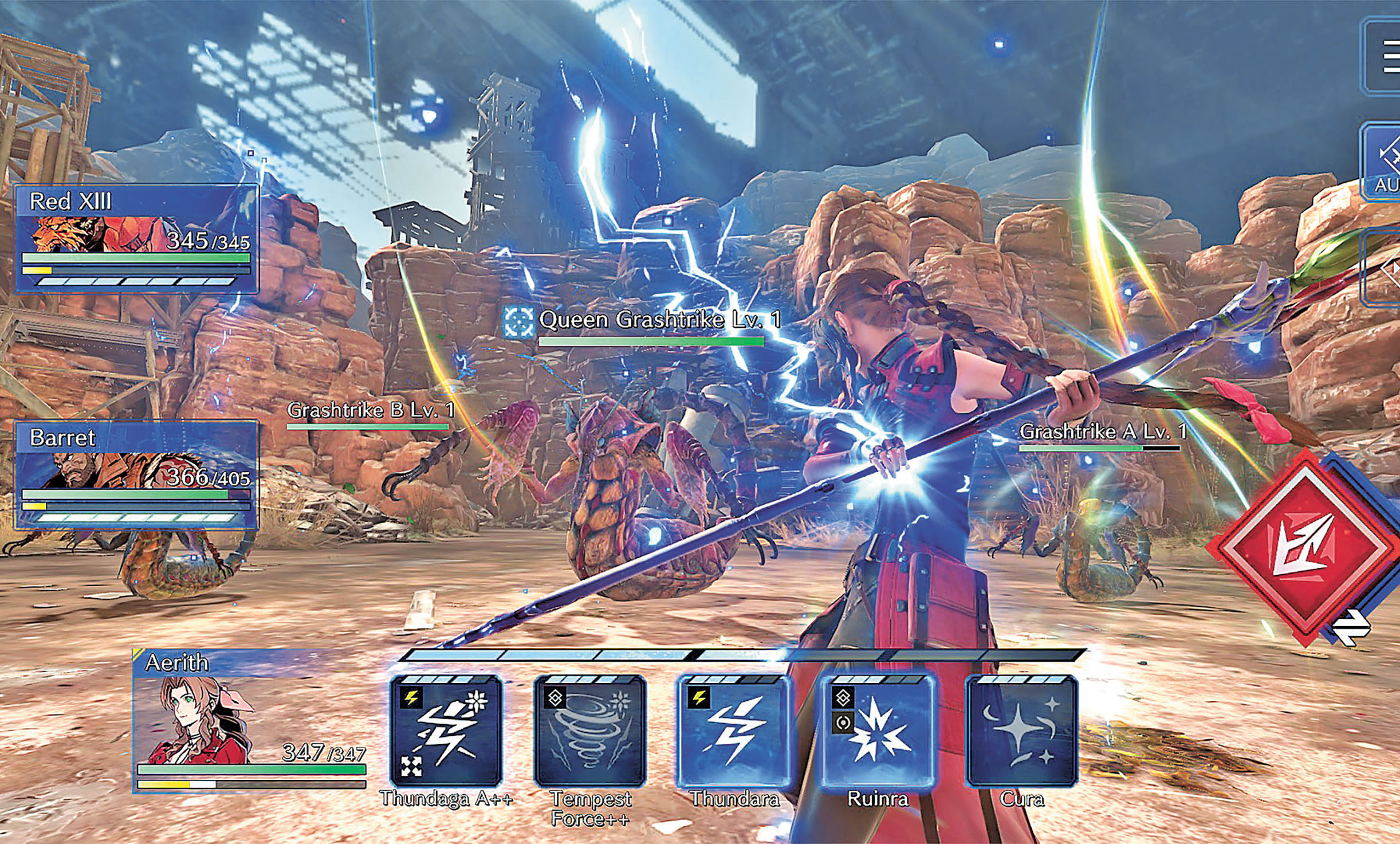
Task: Toggle the Auto battle button
Action: pyautogui.click(x=1385, y=163)
